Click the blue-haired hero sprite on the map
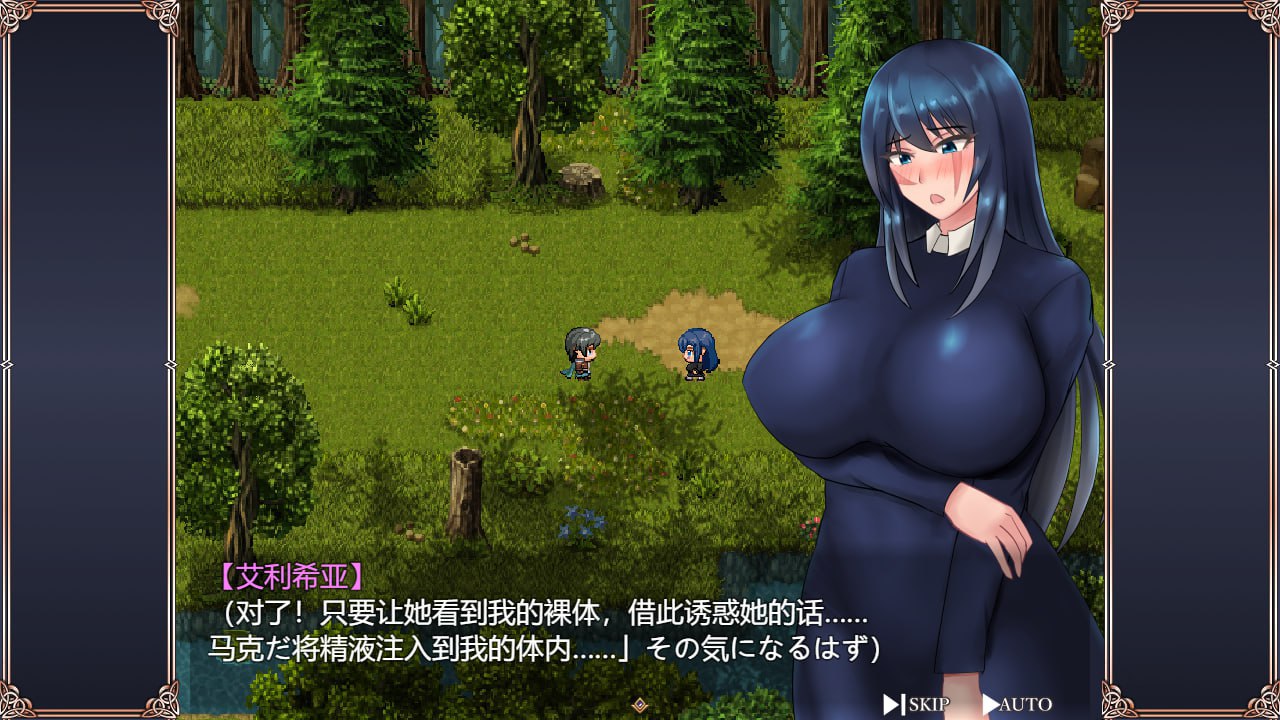 578,355
